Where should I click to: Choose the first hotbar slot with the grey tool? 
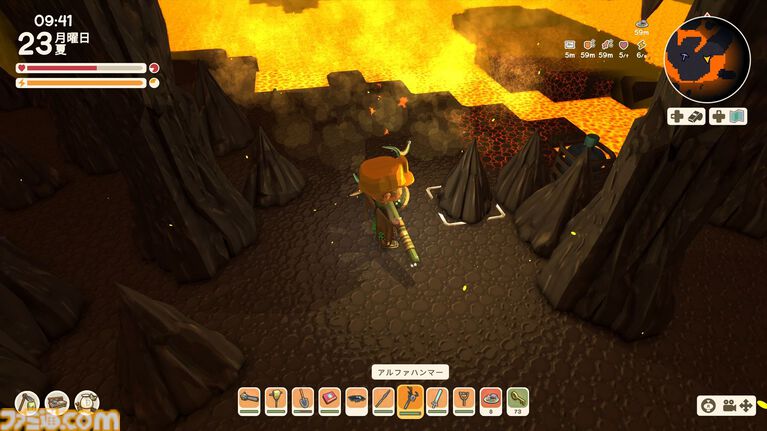(x=249, y=401)
